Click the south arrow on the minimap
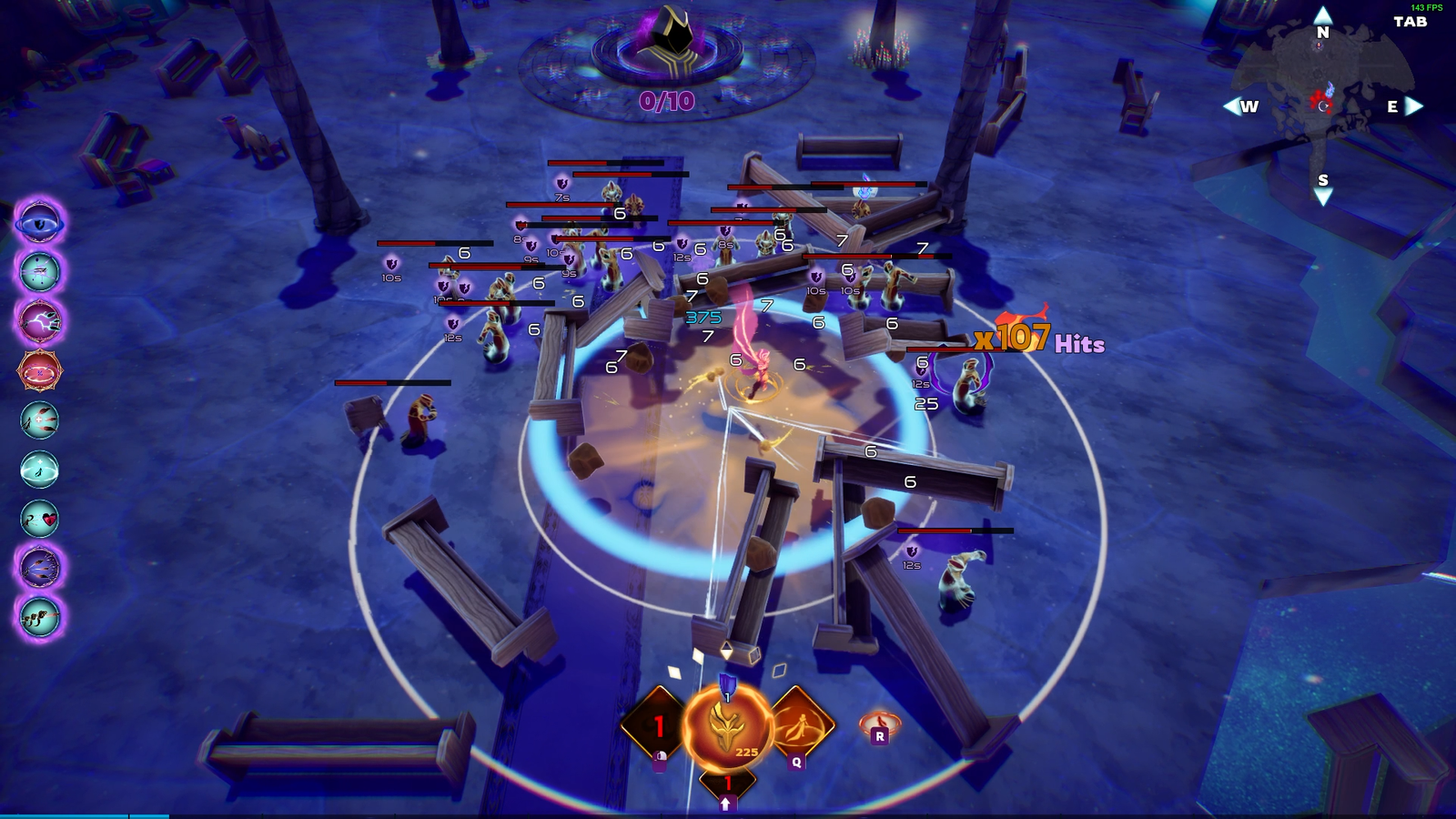The height and width of the screenshot is (819, 1456). click(x=1323, y=197)
